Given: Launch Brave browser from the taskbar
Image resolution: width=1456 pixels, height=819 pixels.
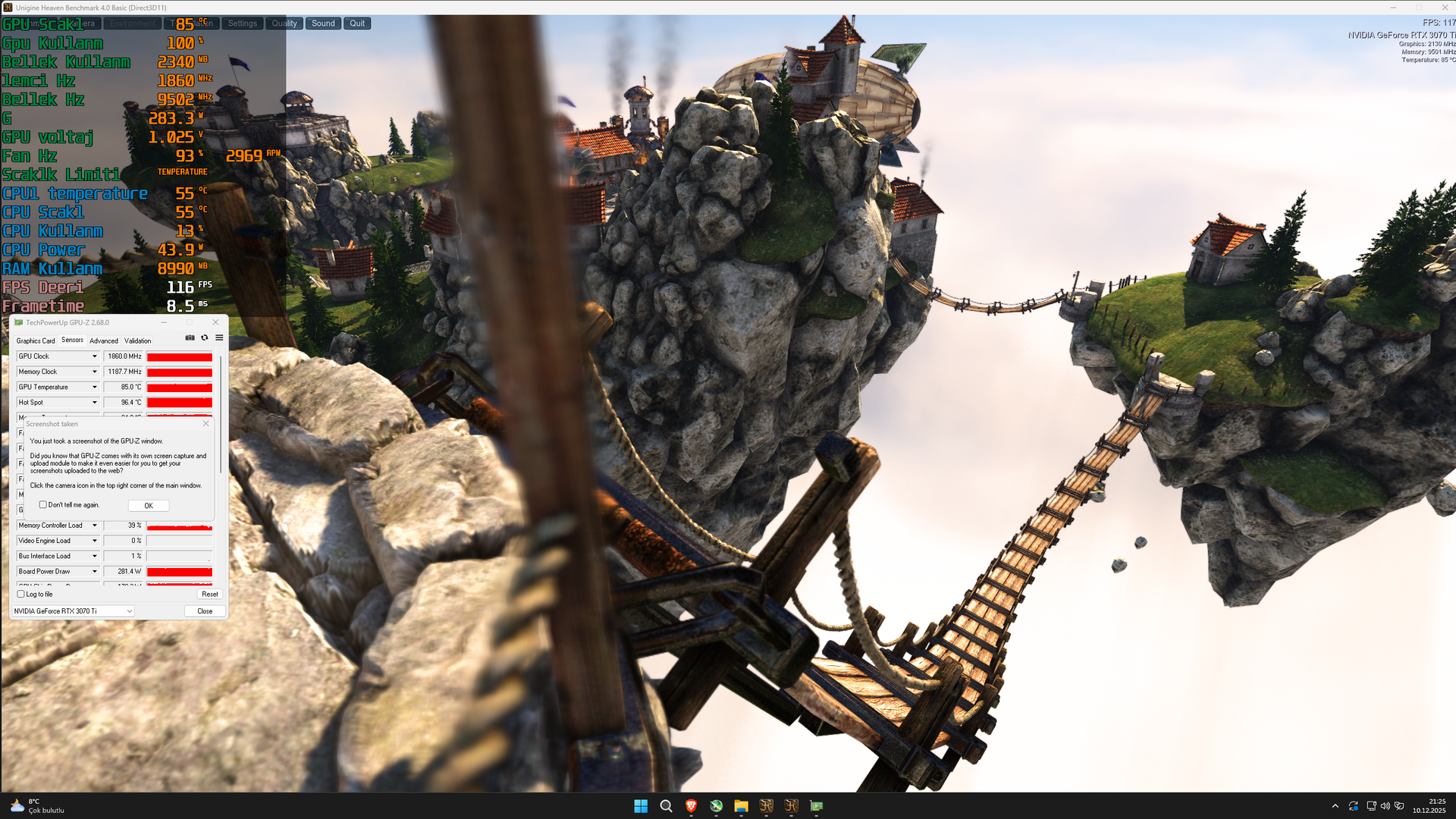Looking at the screenshot, I should (x=691, y=806).
